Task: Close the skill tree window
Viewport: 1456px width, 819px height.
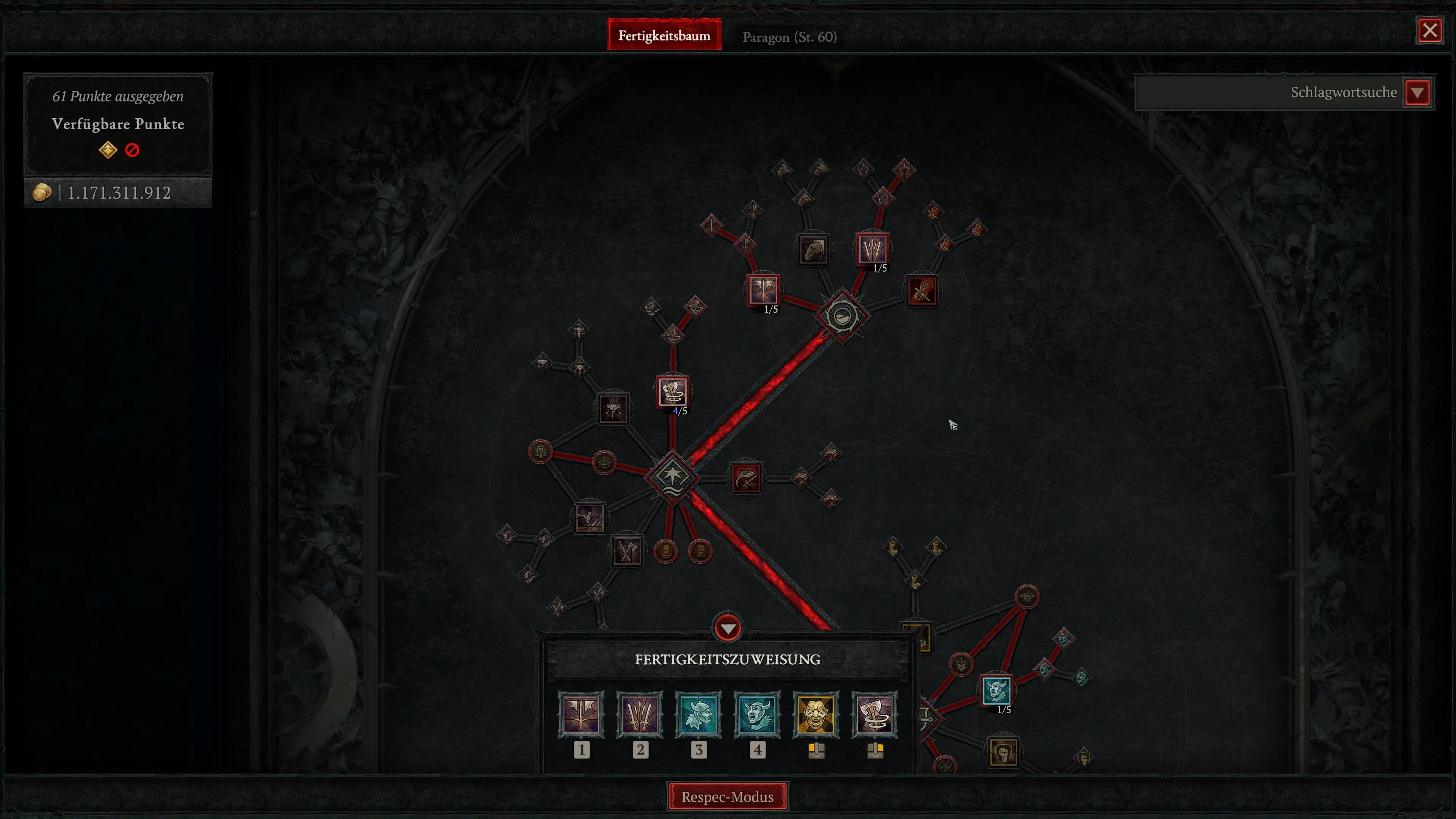Action: pos(1429,30)
